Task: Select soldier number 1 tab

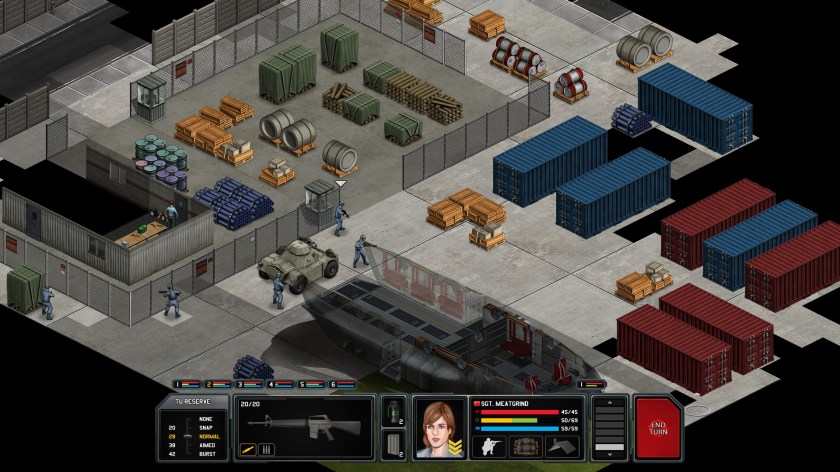Action: pos(187,384)
